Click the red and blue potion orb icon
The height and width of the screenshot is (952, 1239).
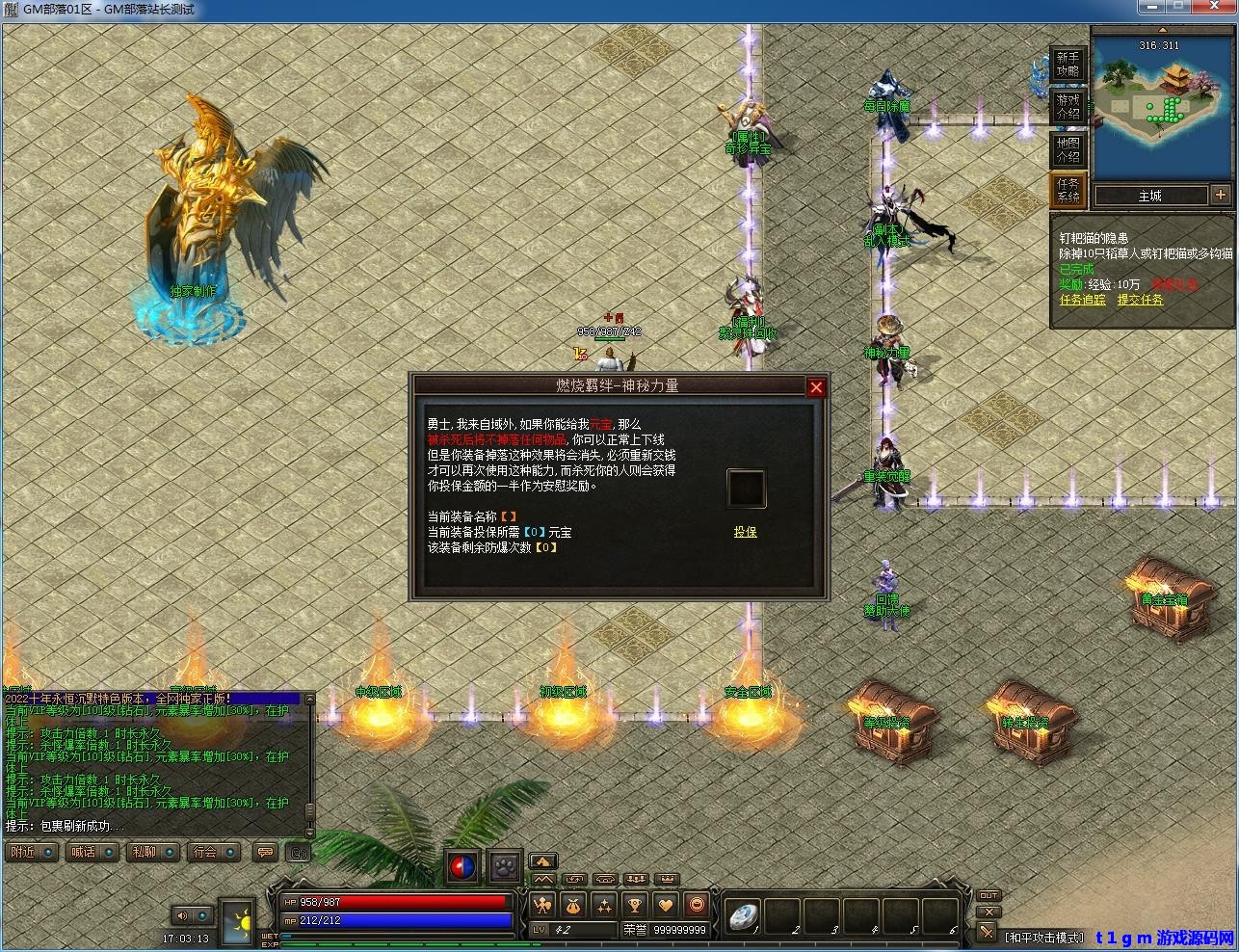coord(463,867)
